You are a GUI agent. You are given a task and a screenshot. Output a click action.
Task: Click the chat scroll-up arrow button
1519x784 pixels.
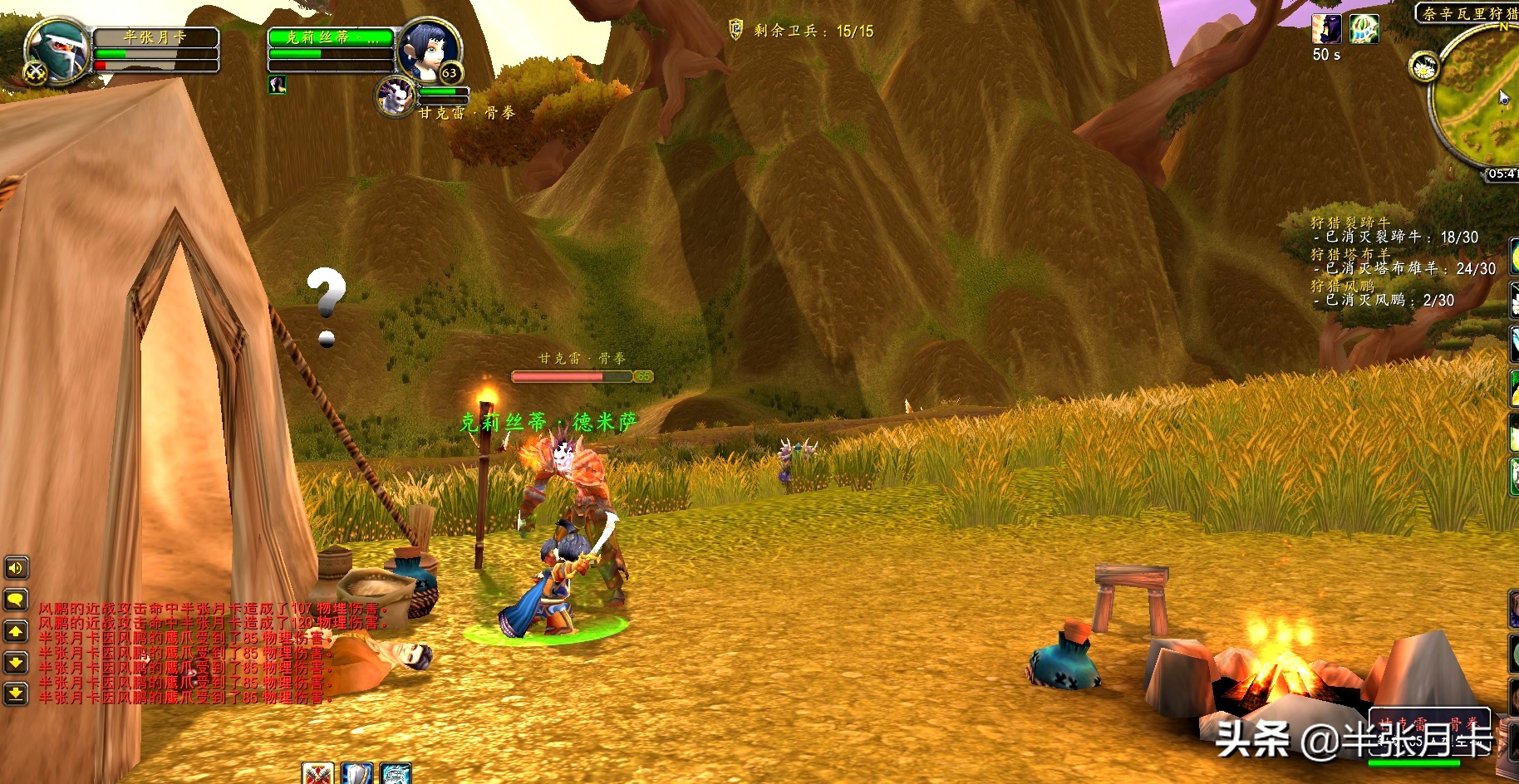click(16, 631)
